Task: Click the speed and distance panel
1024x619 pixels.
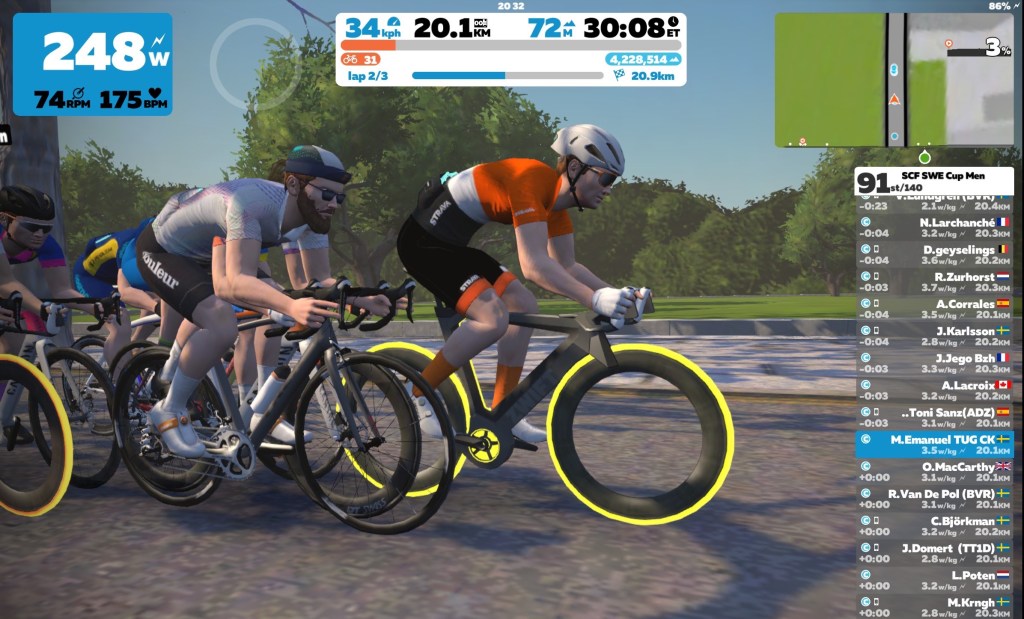Action: point(511,49)
